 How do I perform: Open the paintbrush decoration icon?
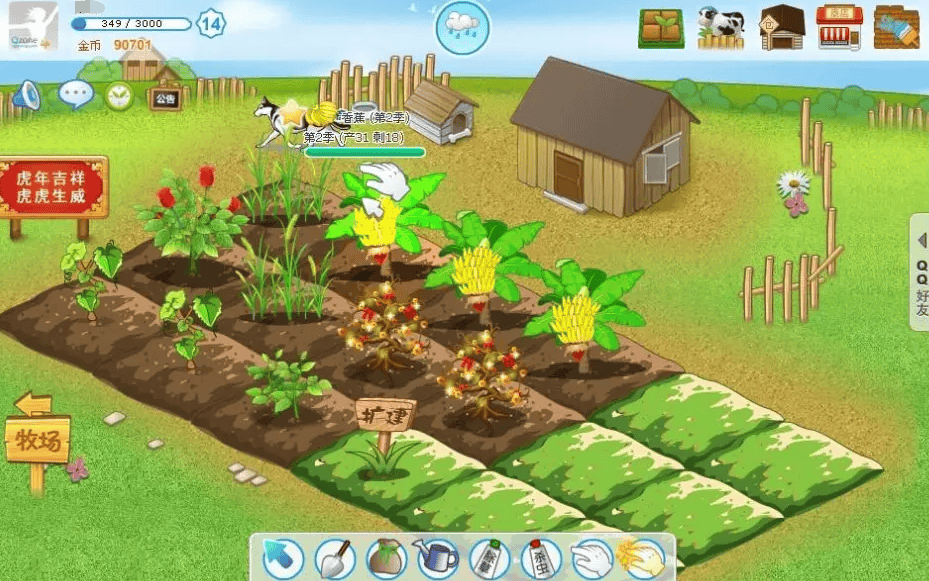(896, 28)
